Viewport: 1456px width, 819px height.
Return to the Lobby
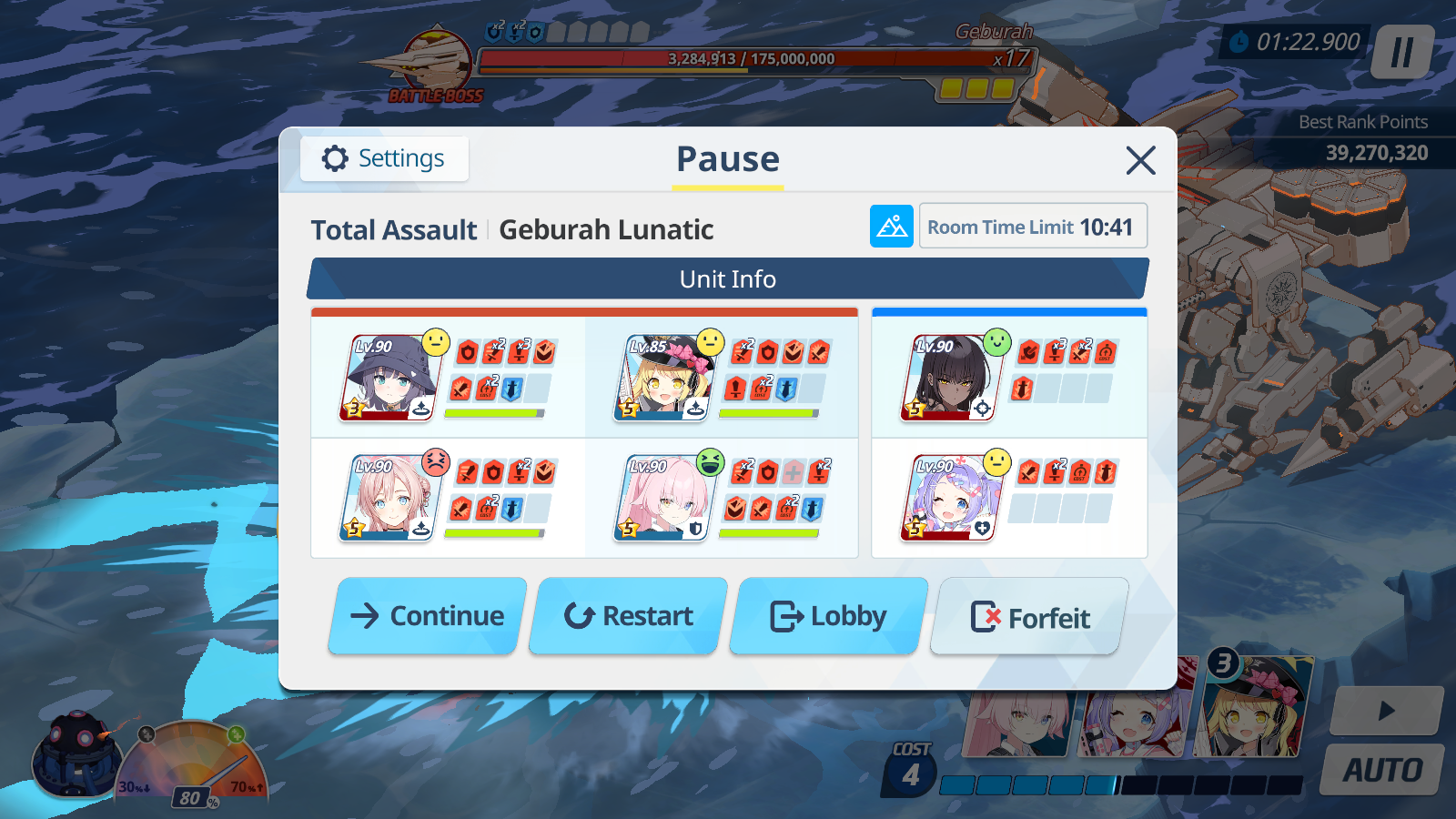click(829, 616)
